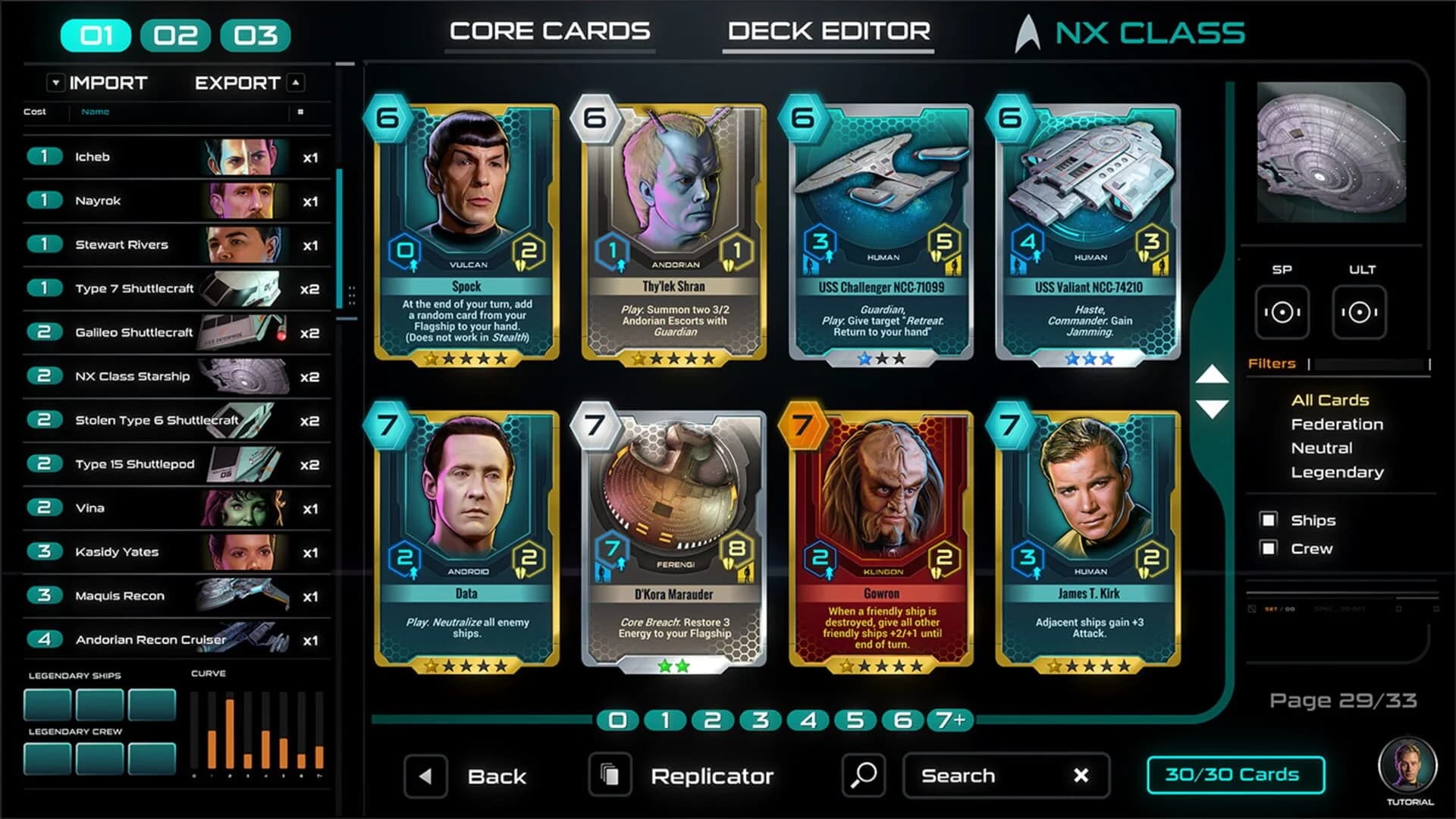Click inside the Search input field
The image size is (1456, 819).
coord(978,775)
